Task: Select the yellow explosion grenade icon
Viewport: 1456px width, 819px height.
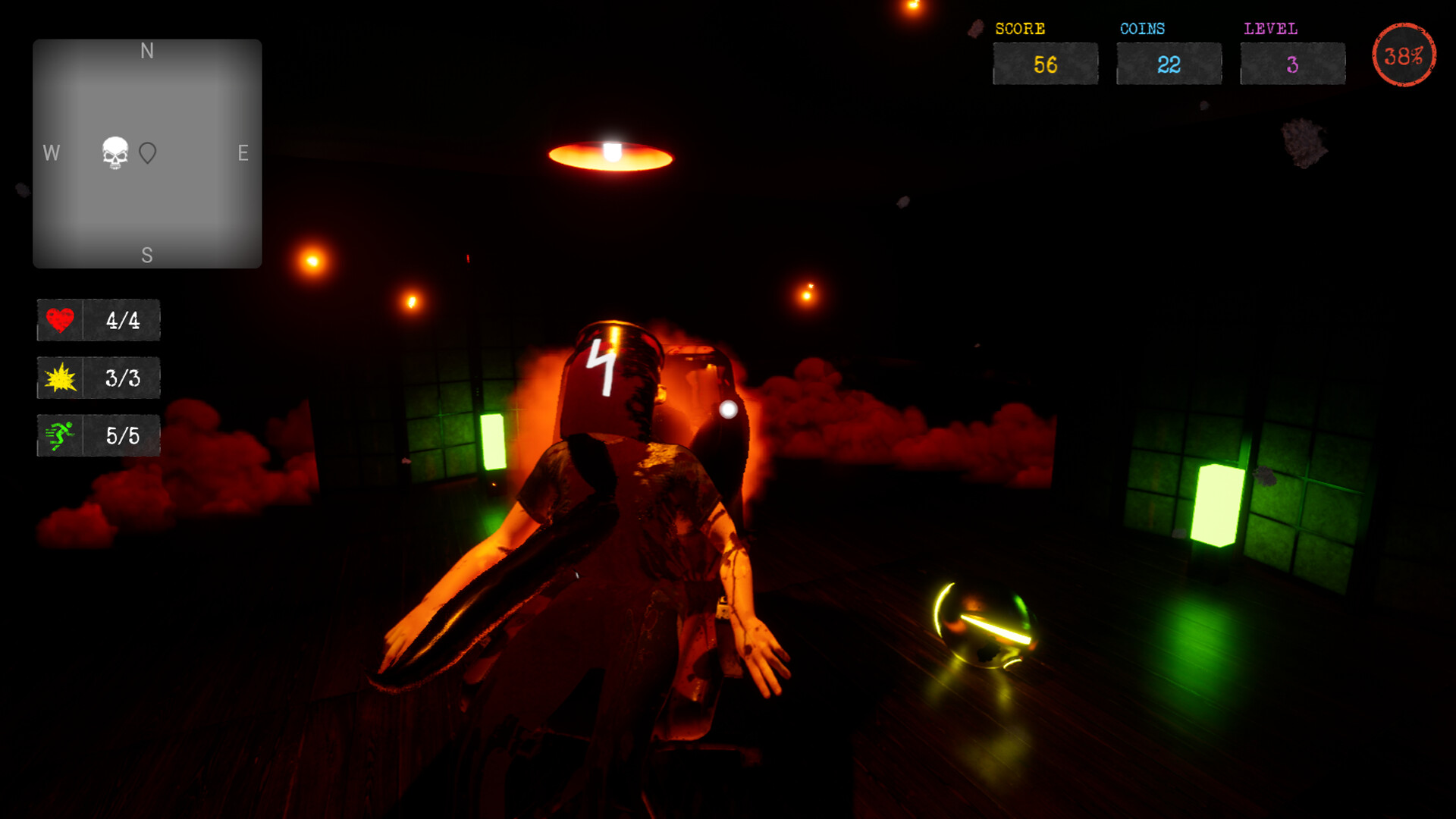Action: 62,378
